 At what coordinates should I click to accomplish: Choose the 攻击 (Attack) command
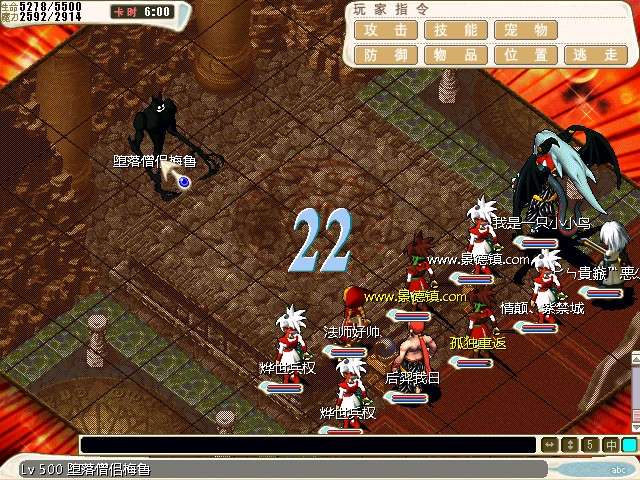(x=385, y=30)
